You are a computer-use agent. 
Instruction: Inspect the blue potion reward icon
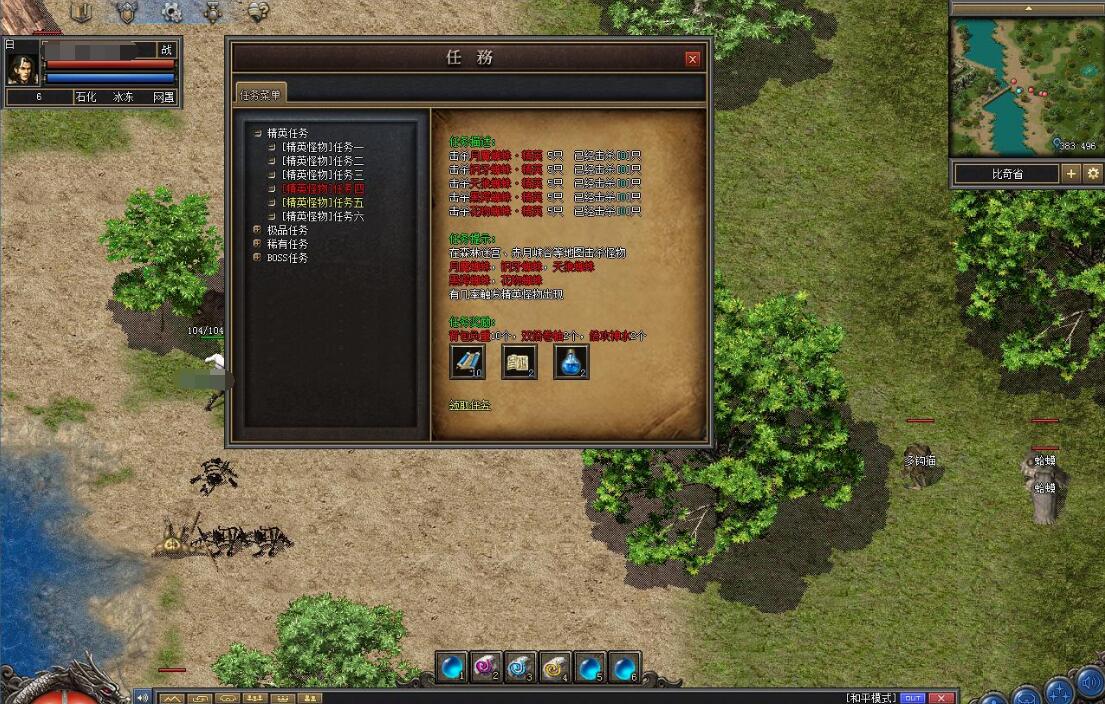point(571,361)
